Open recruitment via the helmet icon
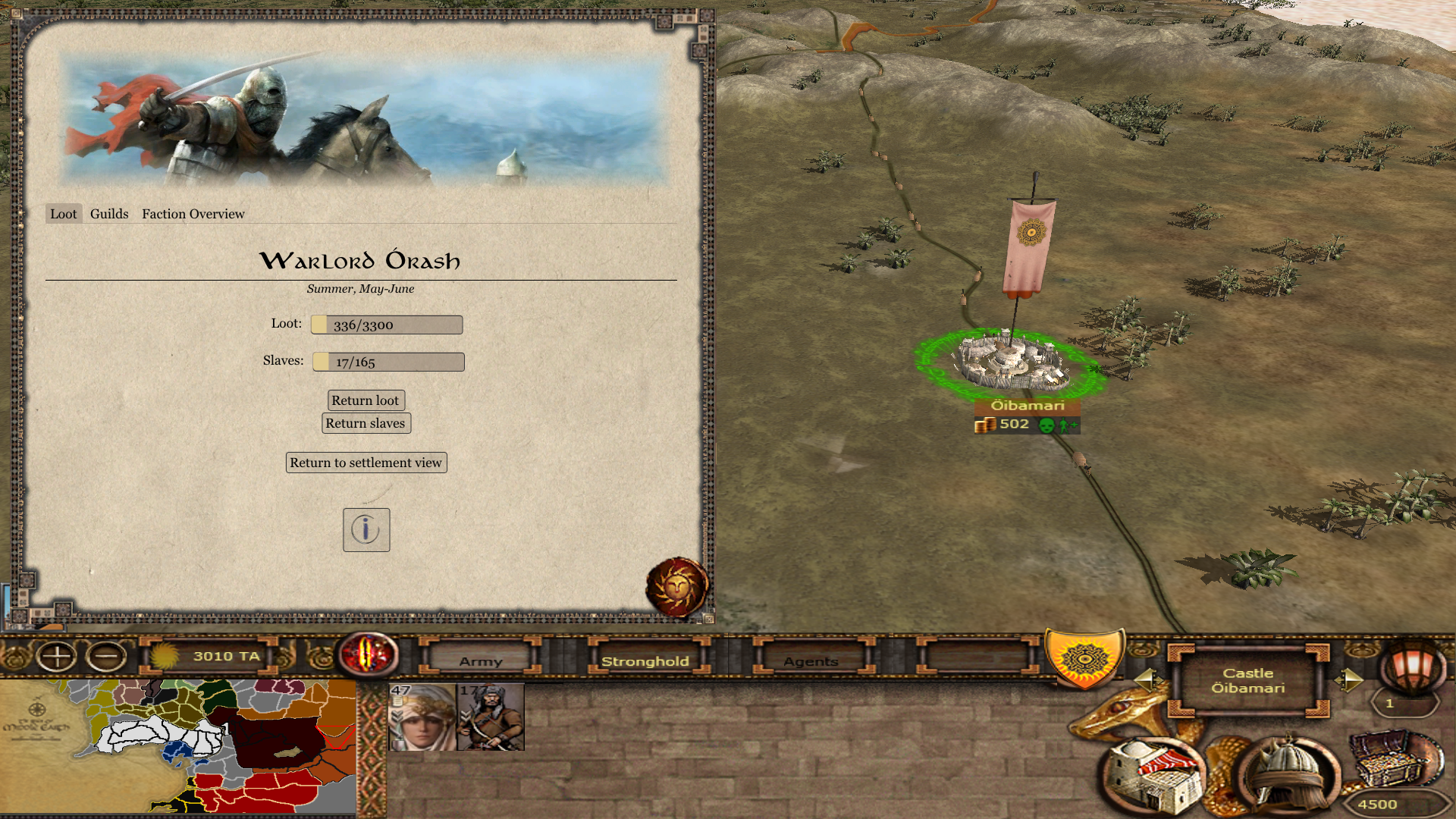 [x=1287, y=775]
